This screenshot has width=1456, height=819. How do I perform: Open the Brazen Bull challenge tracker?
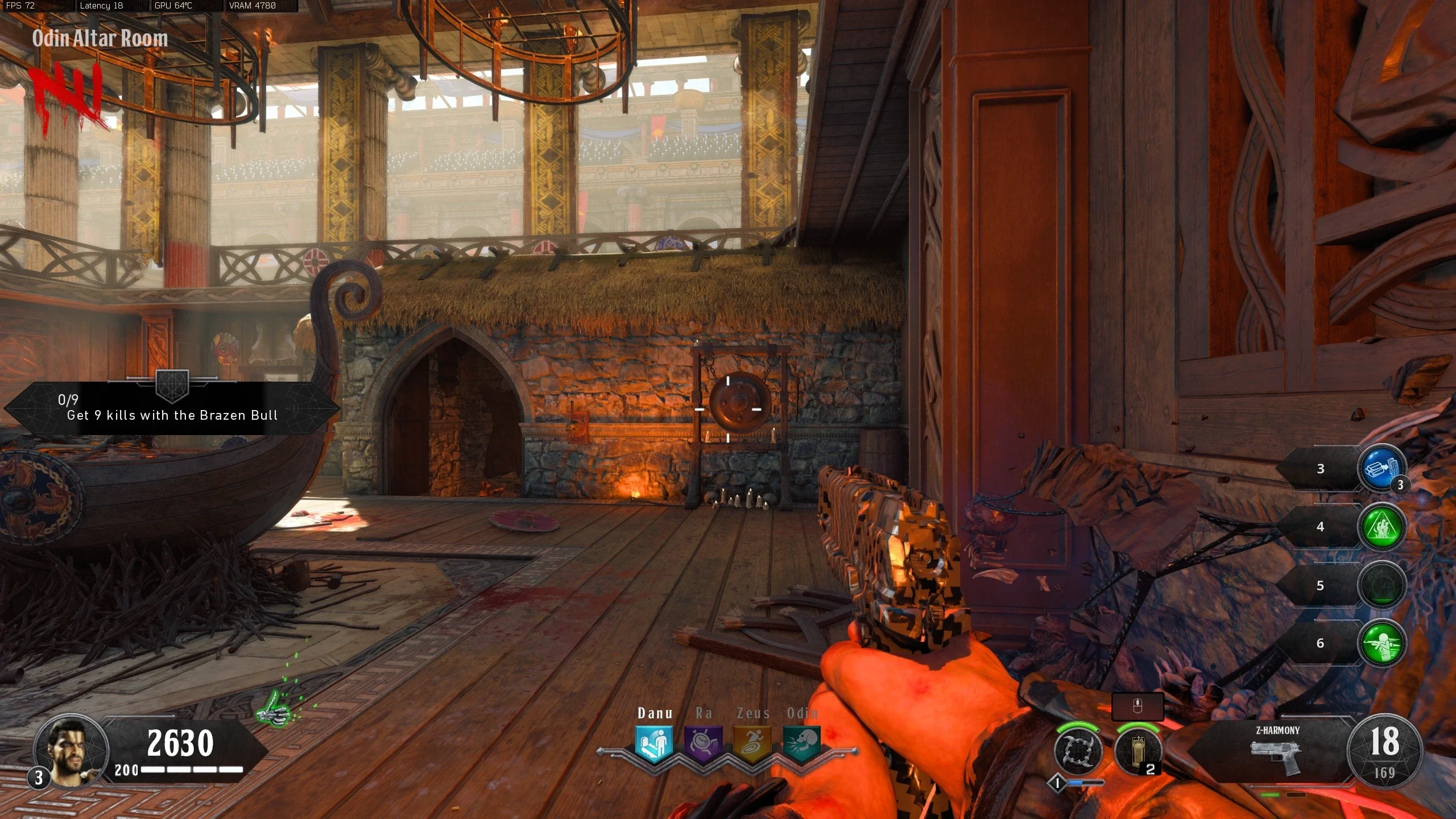coord(172,408)
